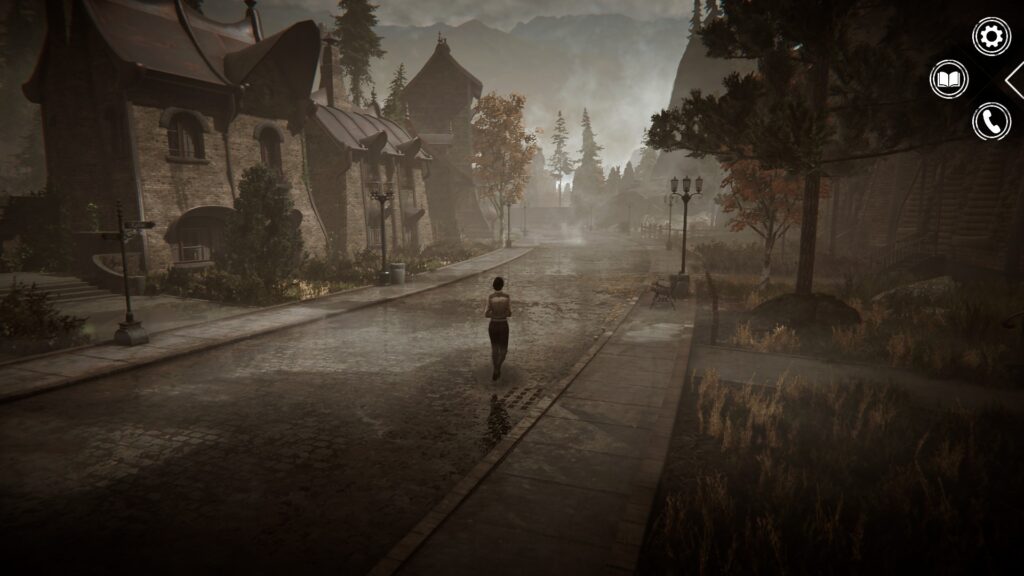Collapse the side menu arrow
Screen dimensions: 1024x576
tap(1014, 80)
